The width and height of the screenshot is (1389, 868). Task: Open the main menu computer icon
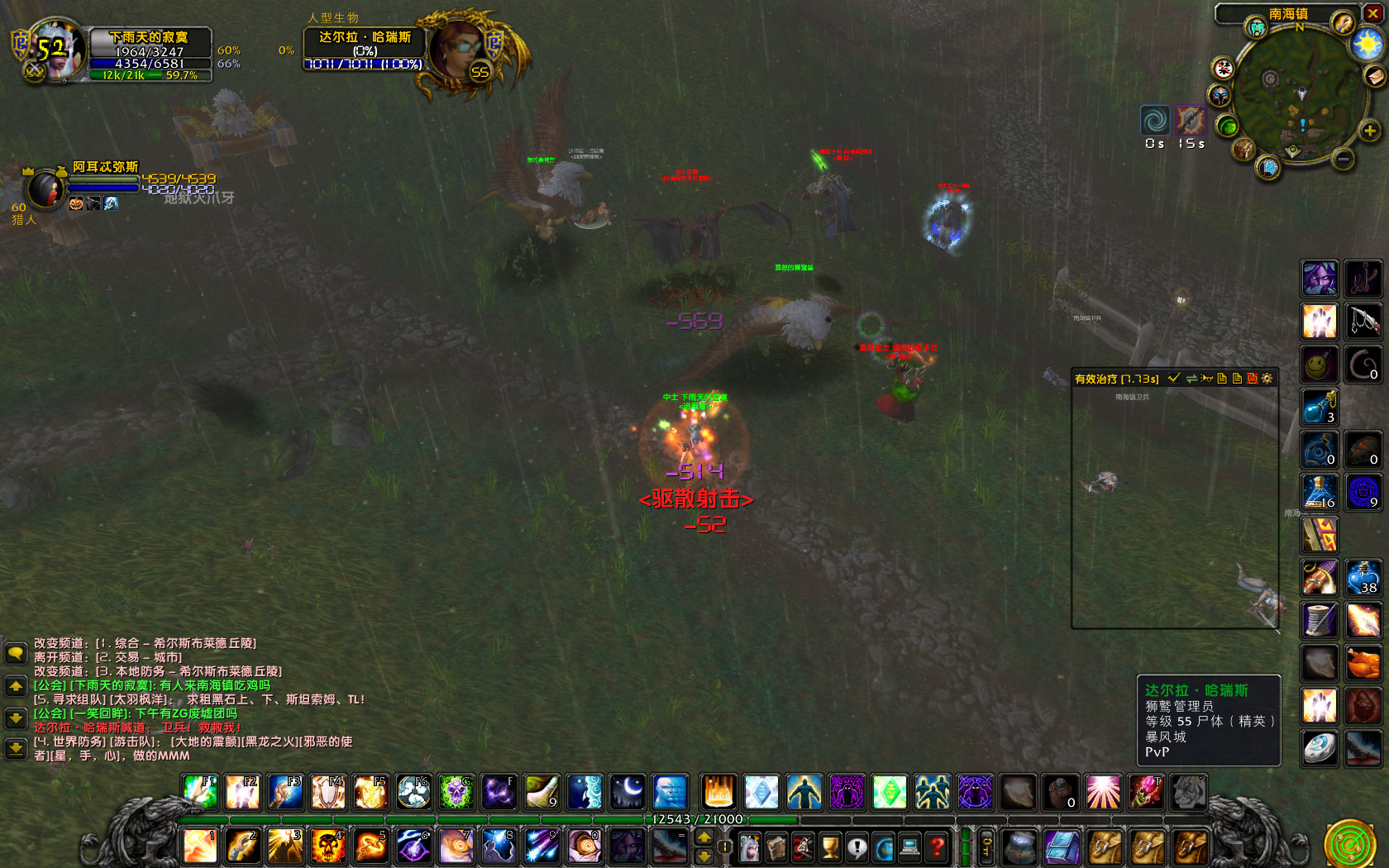point(909,847)
